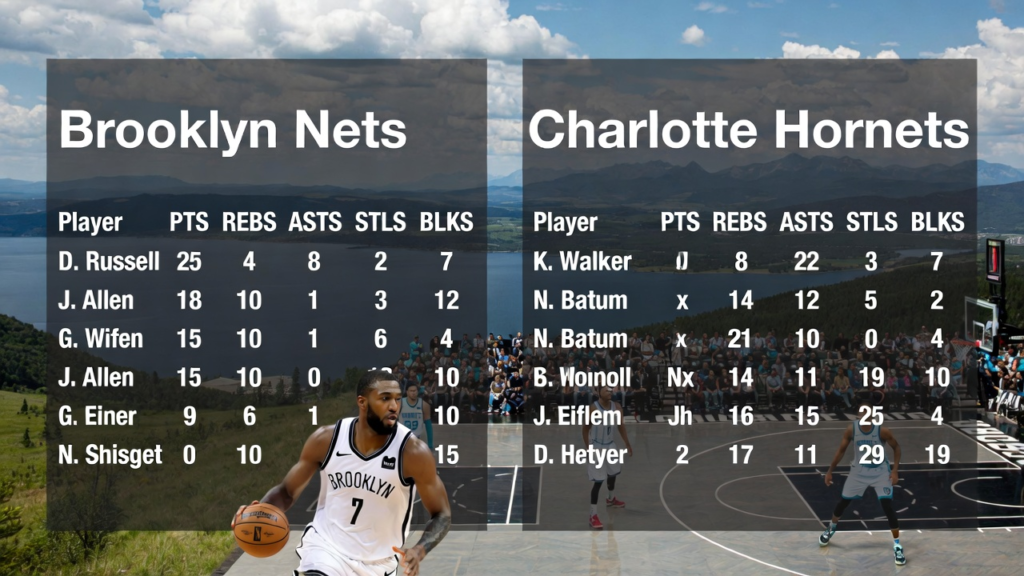Pick the N. Shisget player row
This screenshot has height=576, width=1024.
(x=110, y=455)
